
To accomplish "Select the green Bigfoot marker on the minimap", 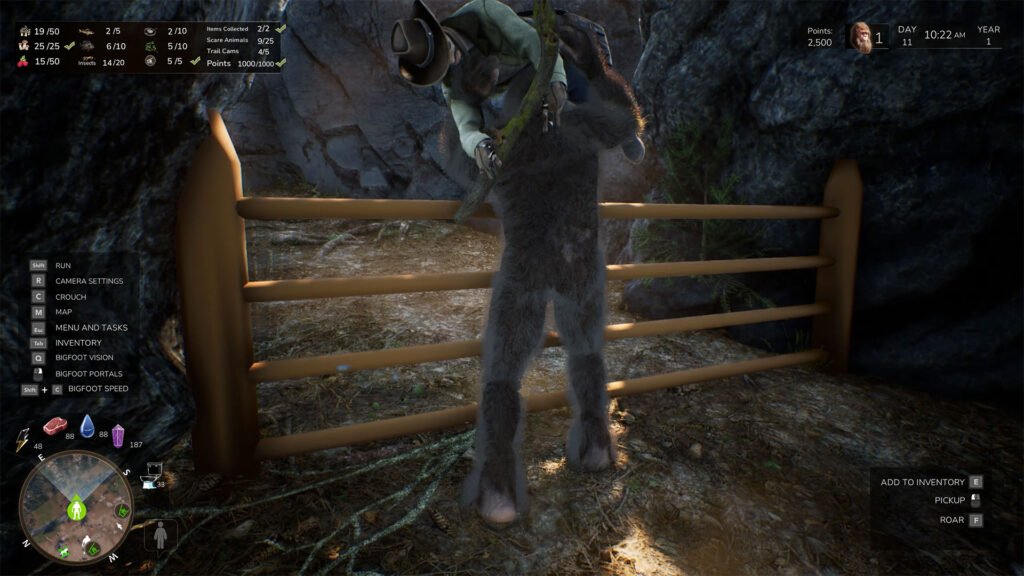I will pyautogui.click(x=76, y=510).
